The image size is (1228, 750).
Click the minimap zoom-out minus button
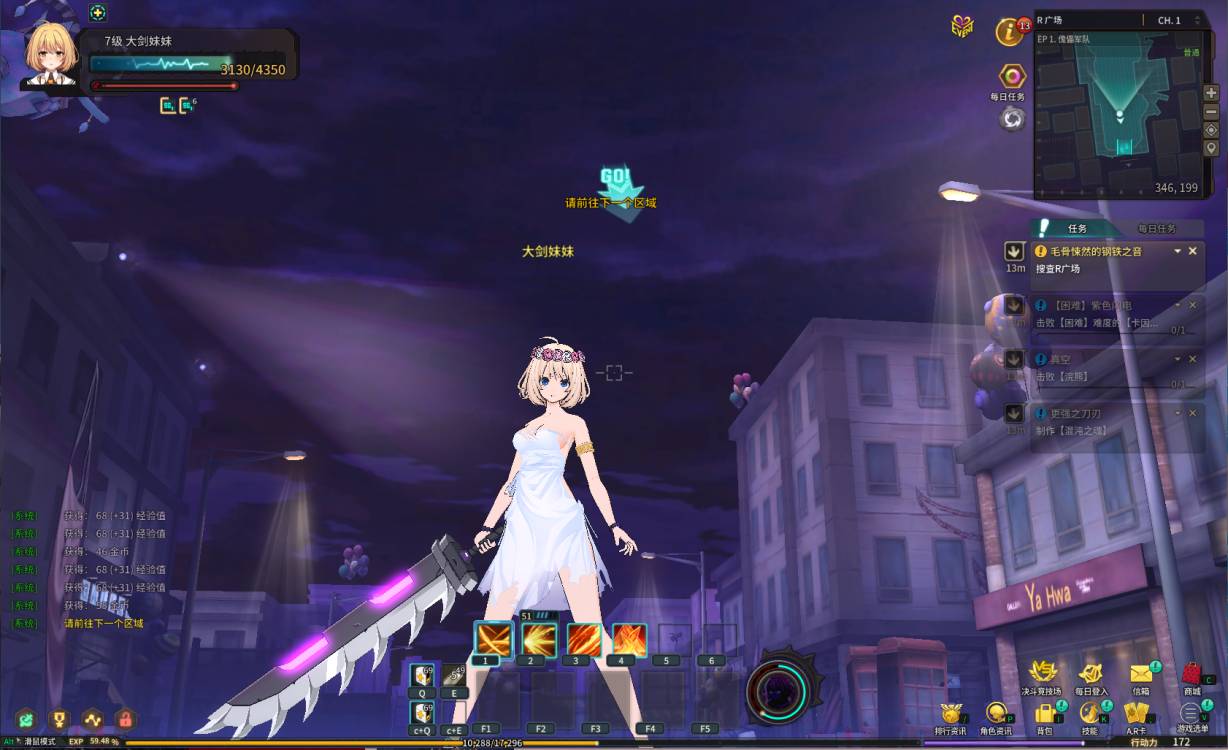[1211, 111]
